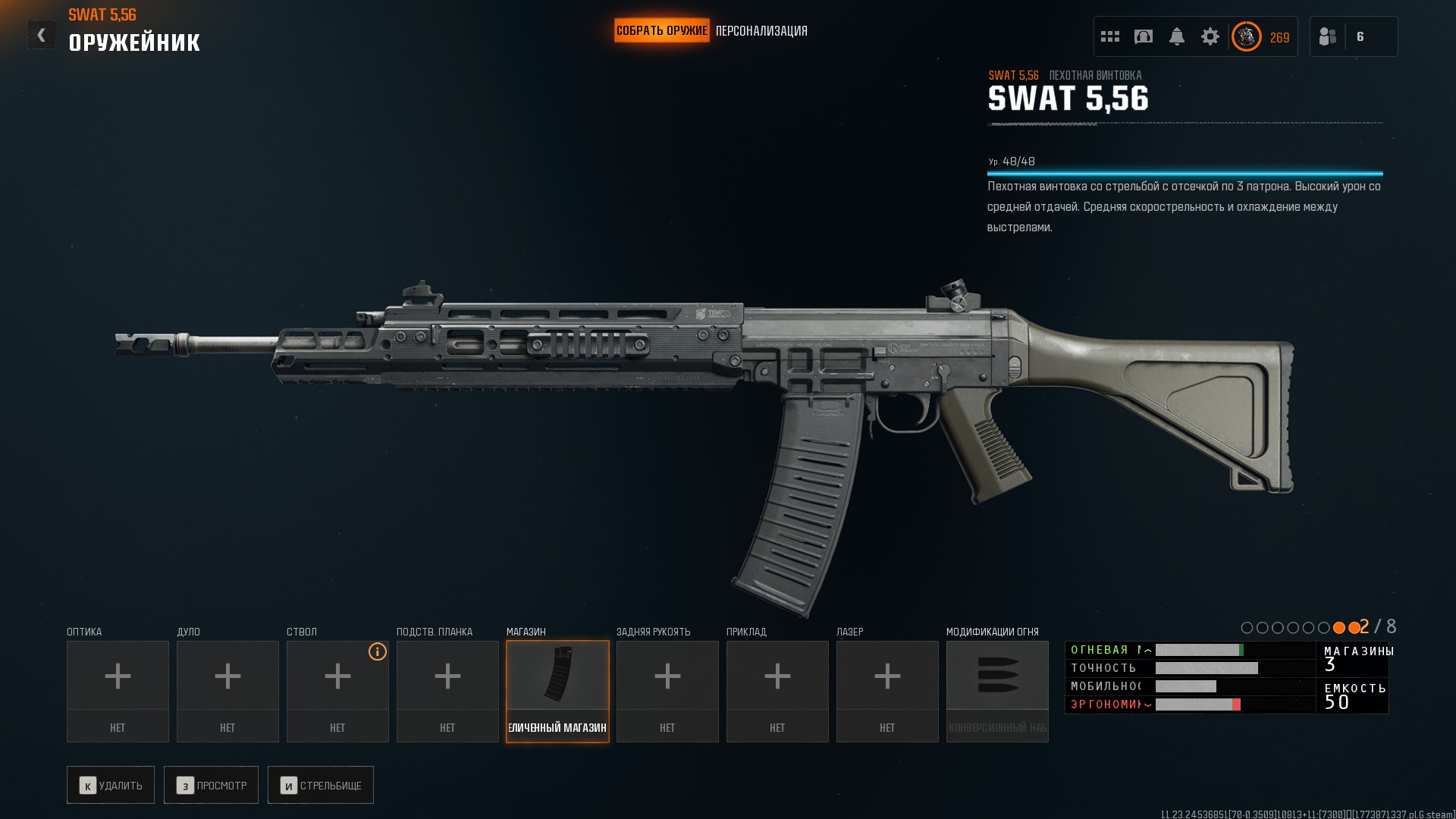Open the Приклад attachment slot
1456x819 pixels.
[777, 691]
